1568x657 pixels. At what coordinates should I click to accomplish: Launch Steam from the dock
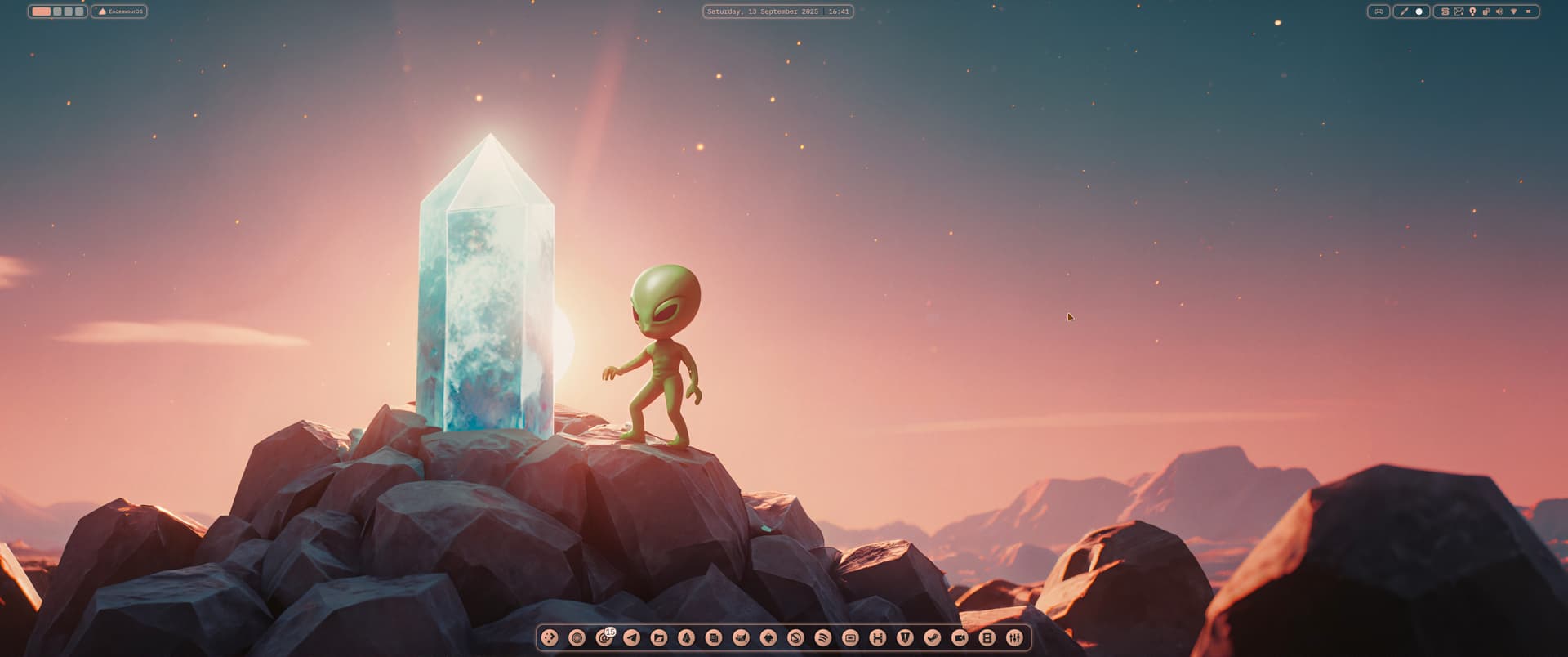pos(932,638)
